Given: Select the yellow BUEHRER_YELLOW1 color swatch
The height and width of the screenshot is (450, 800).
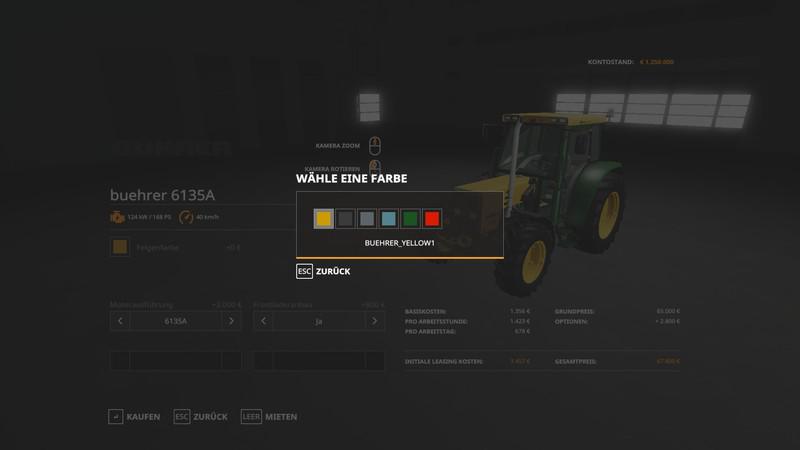Looking at the screenshot, I should tap(324, 219).
